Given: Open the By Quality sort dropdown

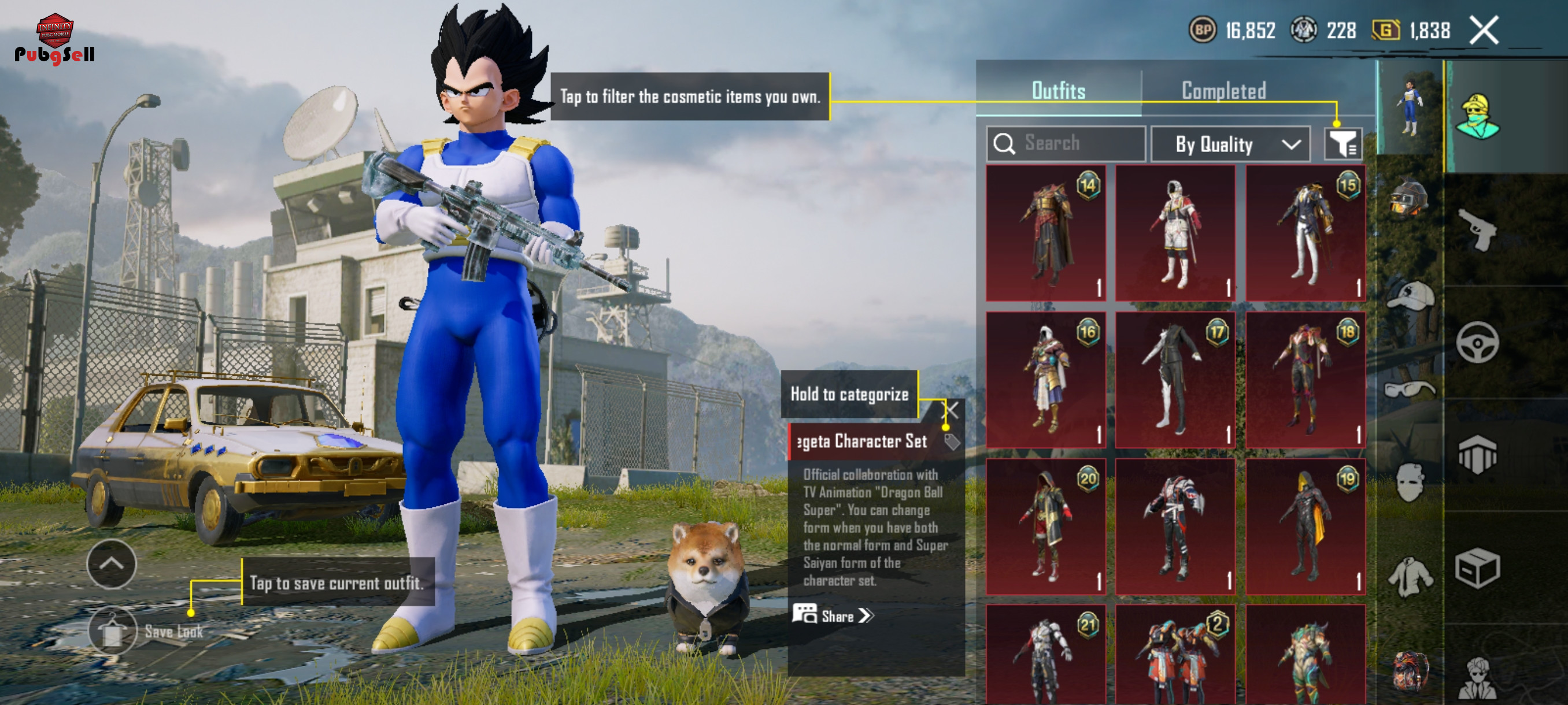Looking at the screenshot, I should click(1230, 144).
